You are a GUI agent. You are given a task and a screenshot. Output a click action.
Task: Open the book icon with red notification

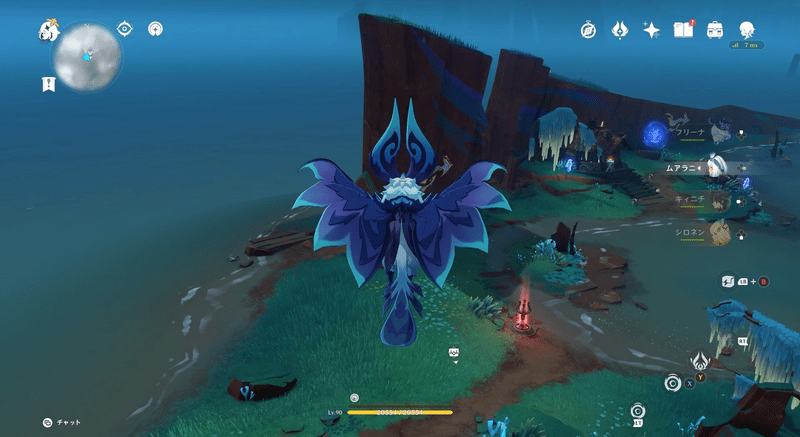(684, 30)
